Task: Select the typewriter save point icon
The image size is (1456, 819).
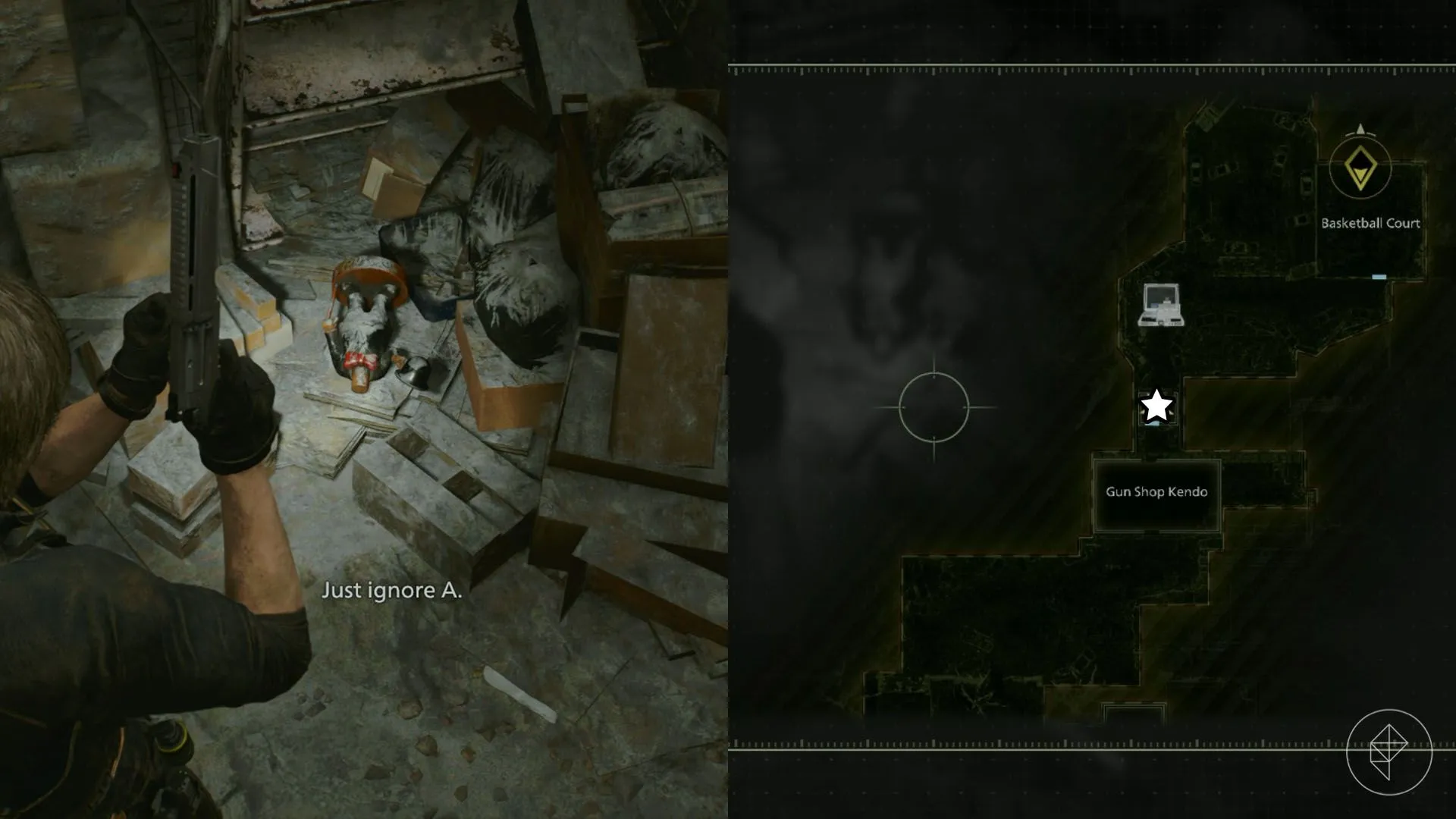Action: pos(1160,305)
